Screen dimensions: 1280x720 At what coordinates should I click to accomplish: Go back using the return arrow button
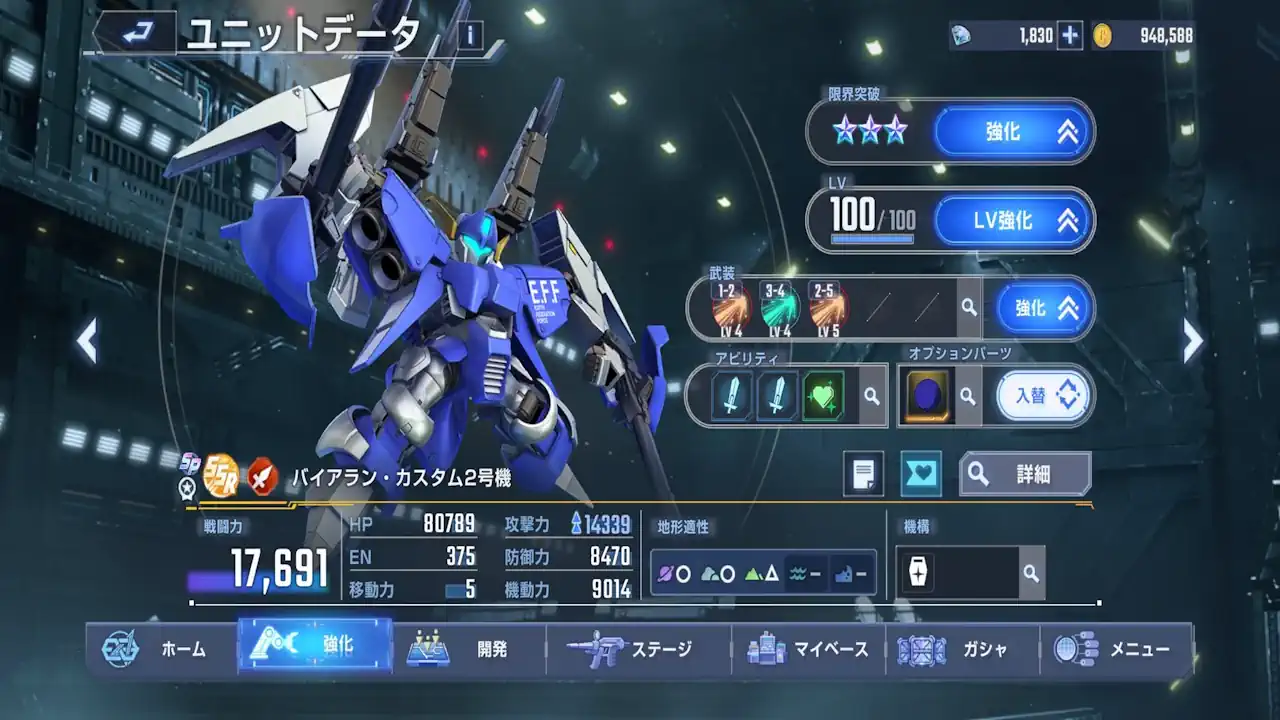pyautogui.click(x=135, y=35)
